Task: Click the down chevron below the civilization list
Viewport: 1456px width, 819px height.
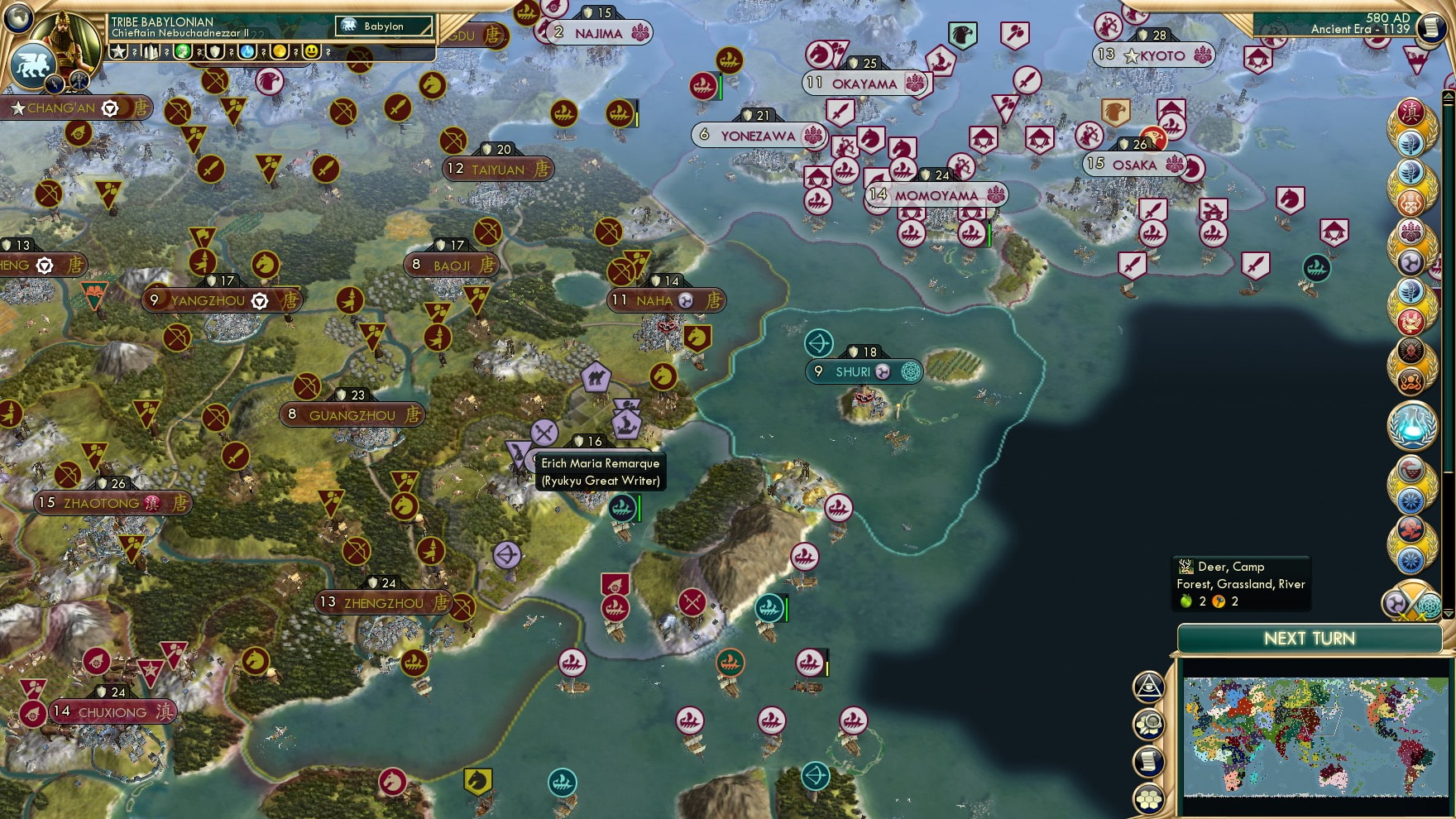Action: pyautogui.click(x=1448, y=614)
